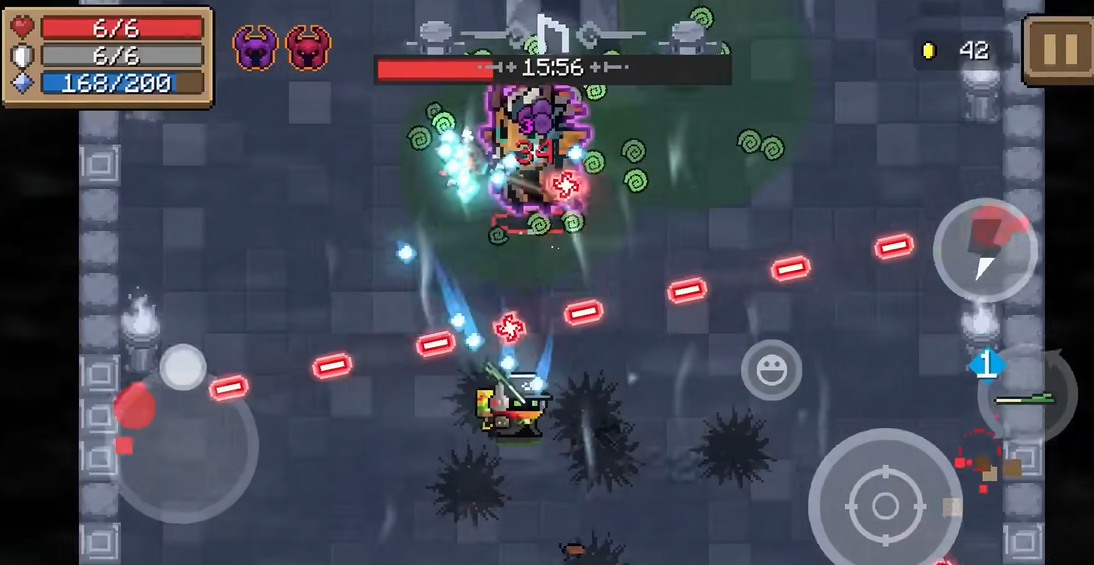Tap the crosshair attack button
Screen dimensions: 1094x565
pyautogui.click(x=883, y=505)
